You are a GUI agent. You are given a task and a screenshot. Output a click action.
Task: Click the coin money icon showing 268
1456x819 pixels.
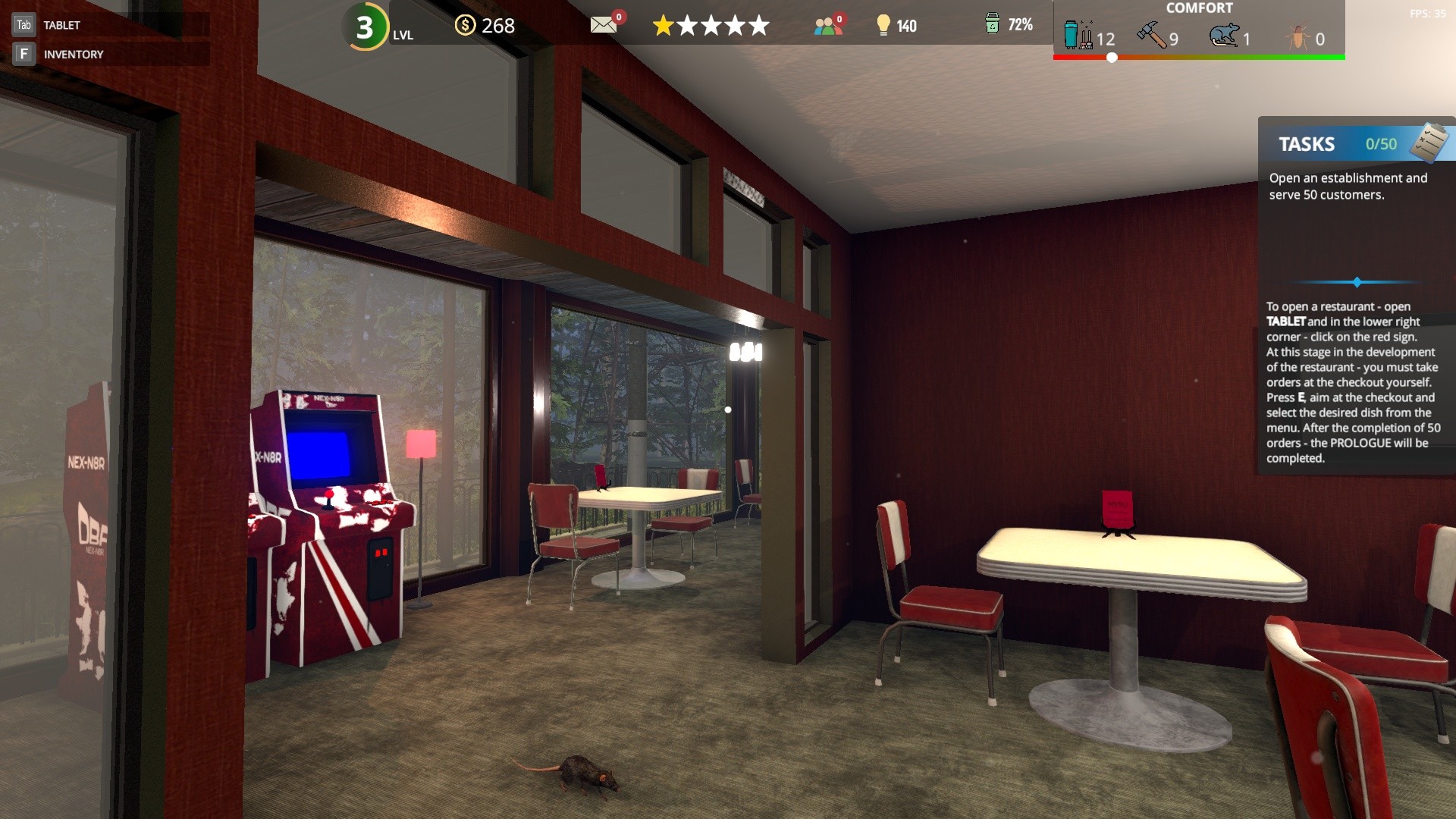pos(465,25)
